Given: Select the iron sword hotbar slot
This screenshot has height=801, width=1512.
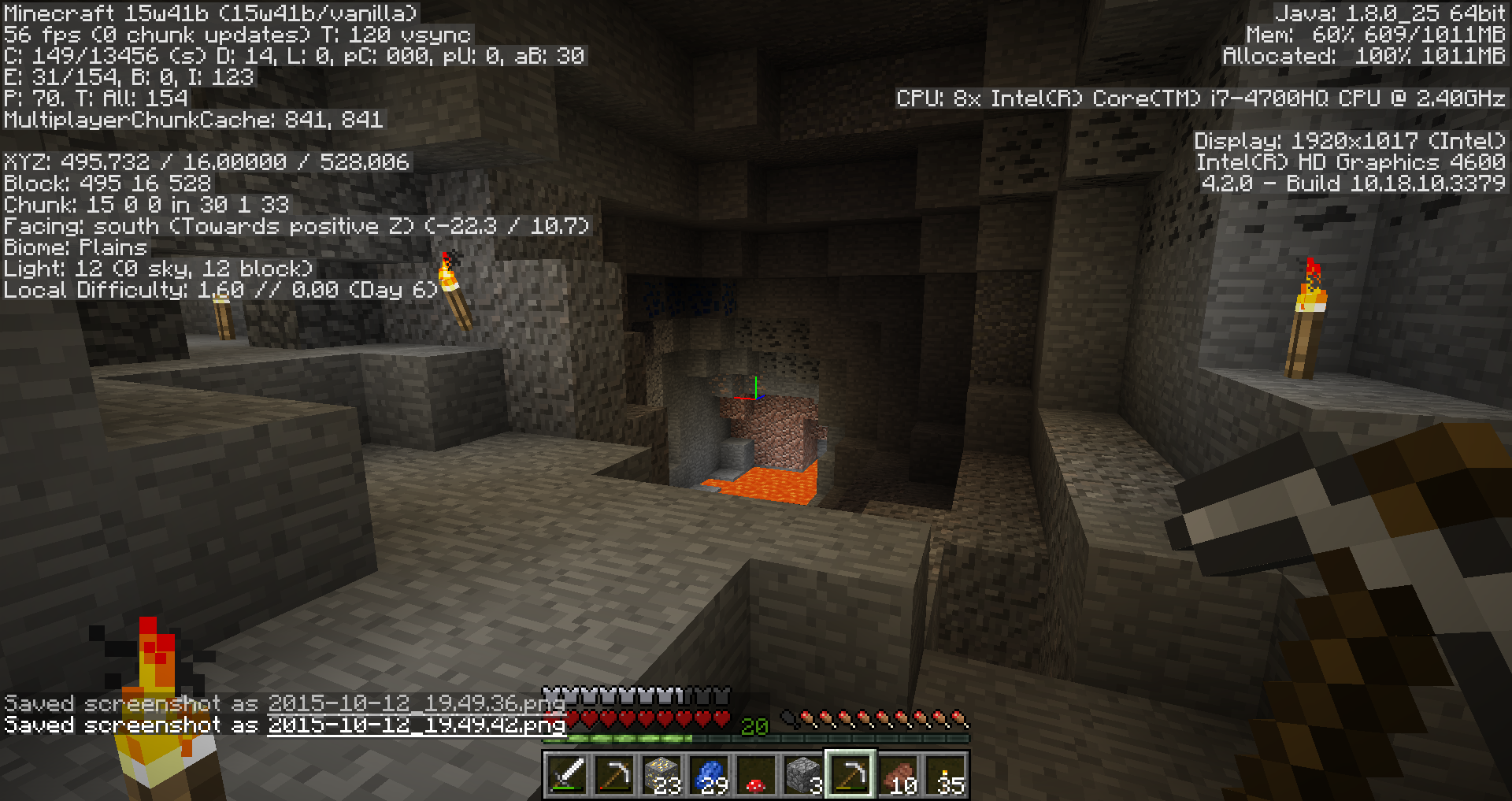Looking at the screenshot, I should pyautogui.click(x=567, y=775).
